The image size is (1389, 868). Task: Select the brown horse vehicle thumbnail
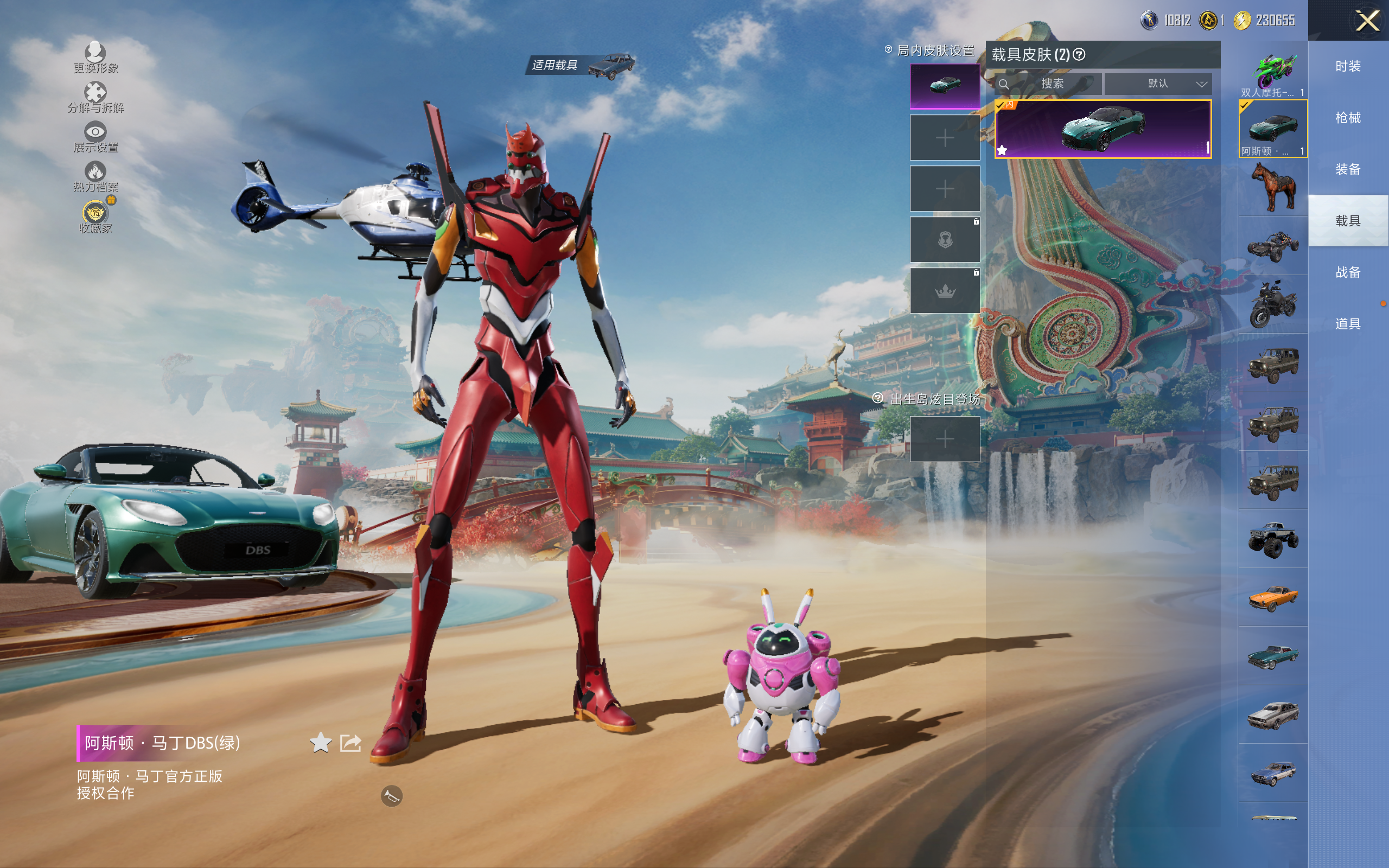(x=1272, y=187)
